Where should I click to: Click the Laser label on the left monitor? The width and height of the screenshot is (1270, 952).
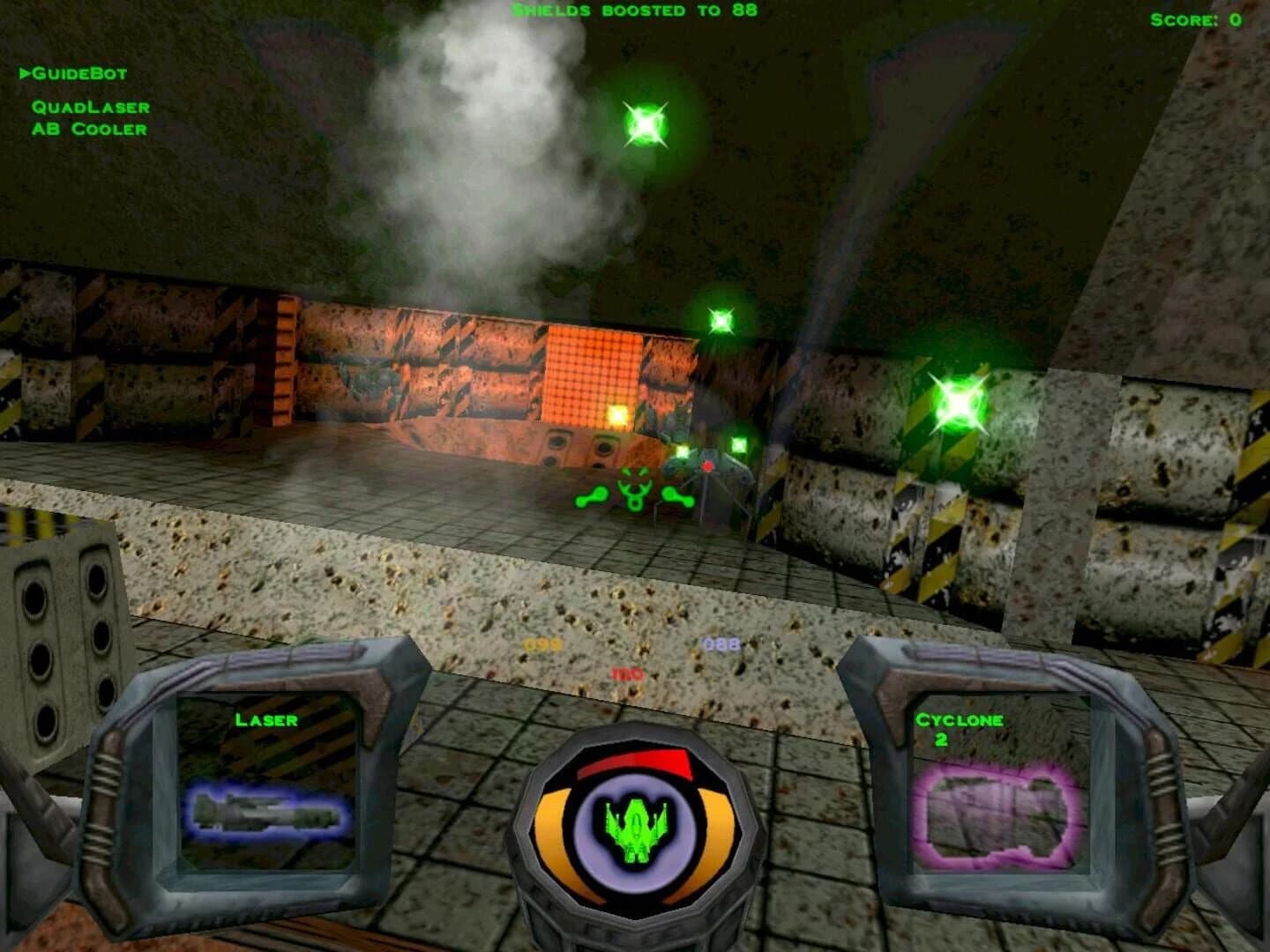266,718
